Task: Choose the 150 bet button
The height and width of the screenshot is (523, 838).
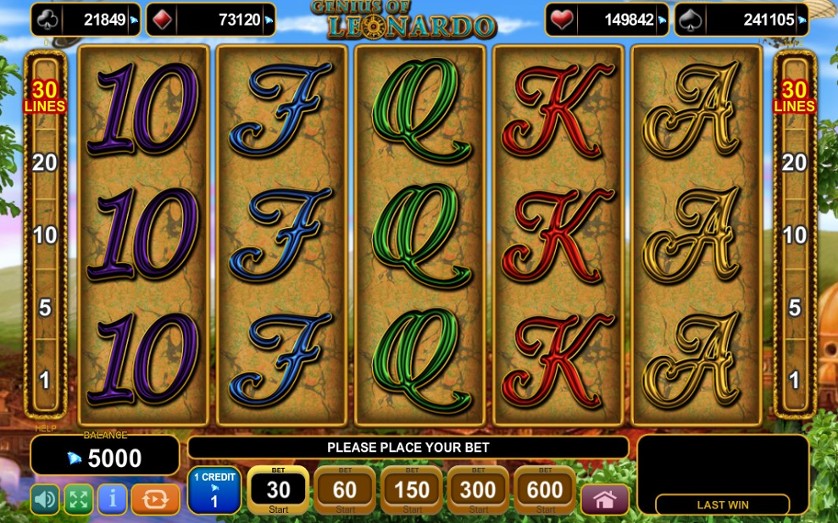Action: click(411, 490)
